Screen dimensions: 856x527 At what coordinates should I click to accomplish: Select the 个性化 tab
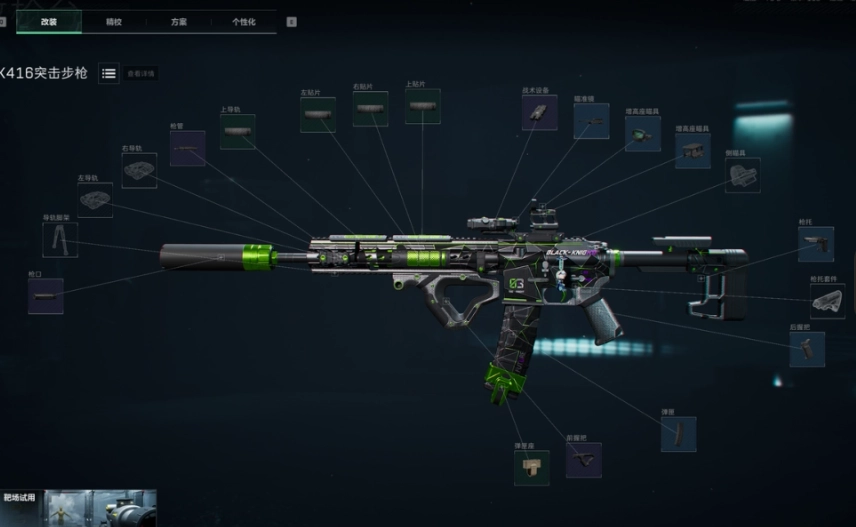pos(244,21)
